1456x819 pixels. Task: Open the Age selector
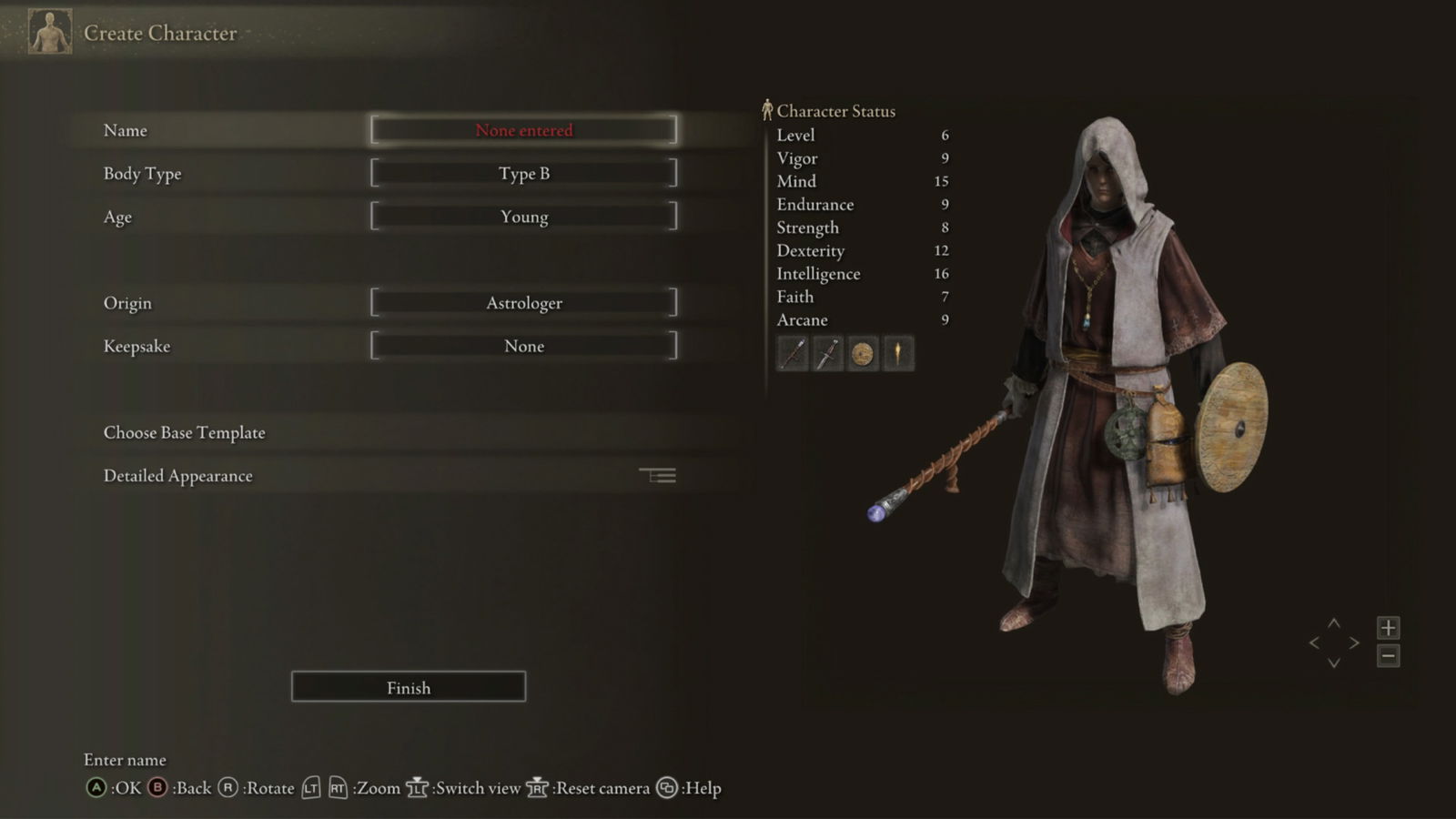(x=523, y=217)
